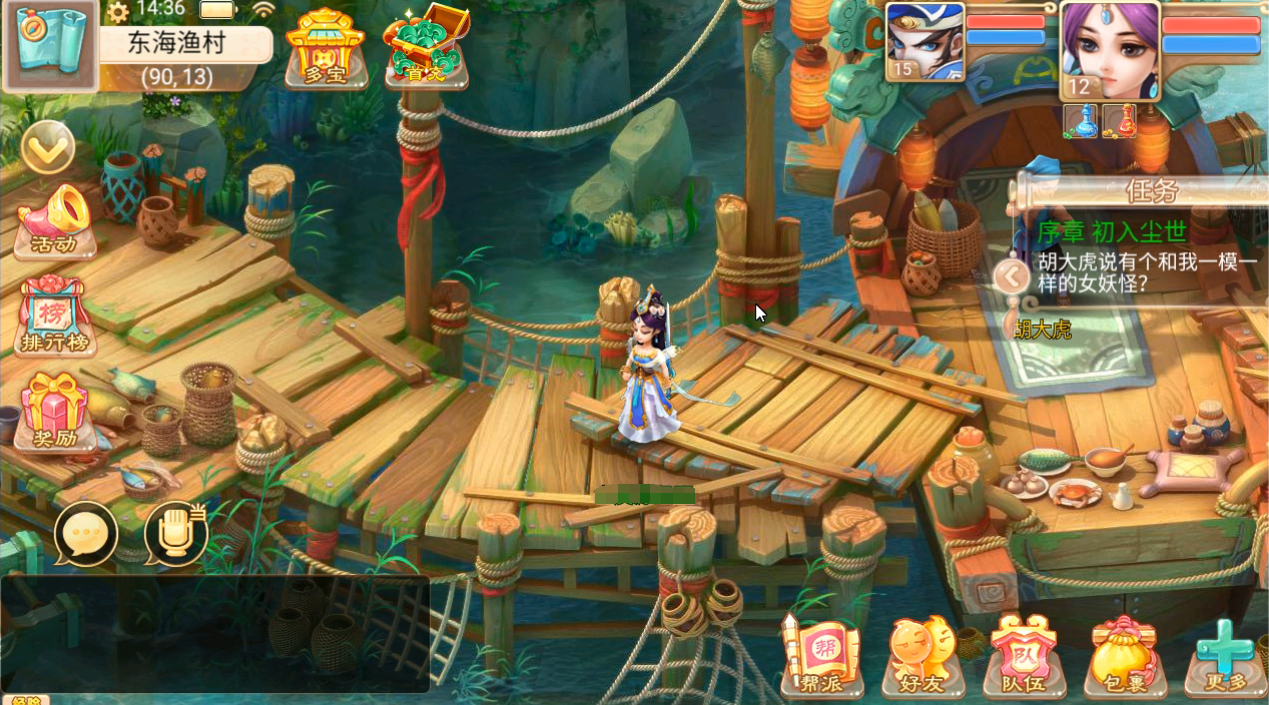Expand the 更多 more options button

tap(1225, 655)
